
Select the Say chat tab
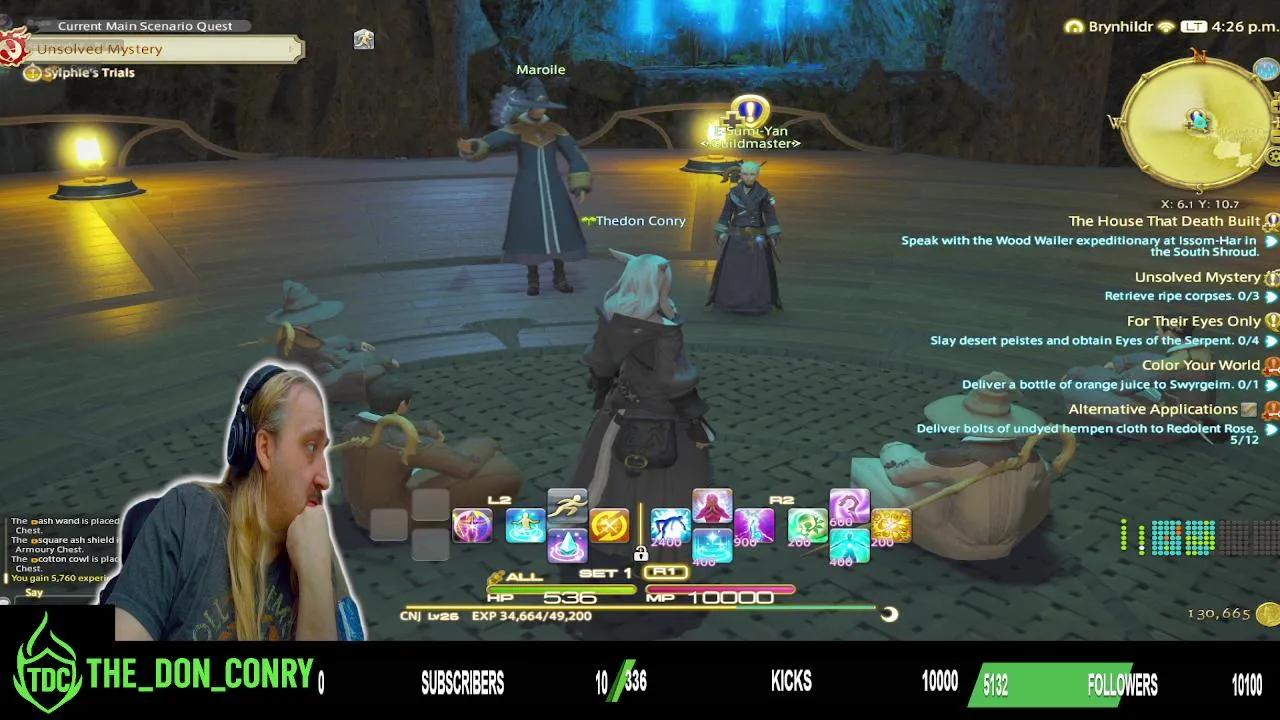[35, 592]
